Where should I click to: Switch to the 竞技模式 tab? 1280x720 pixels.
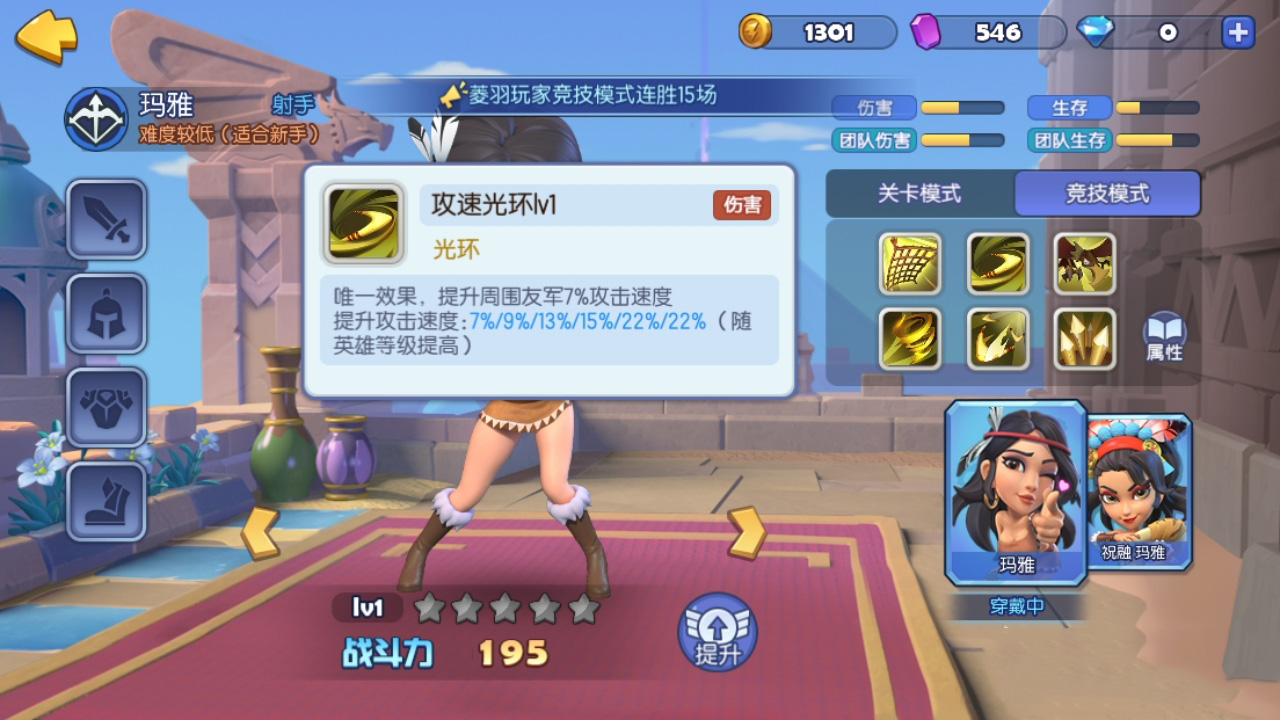pos(1108,194)
